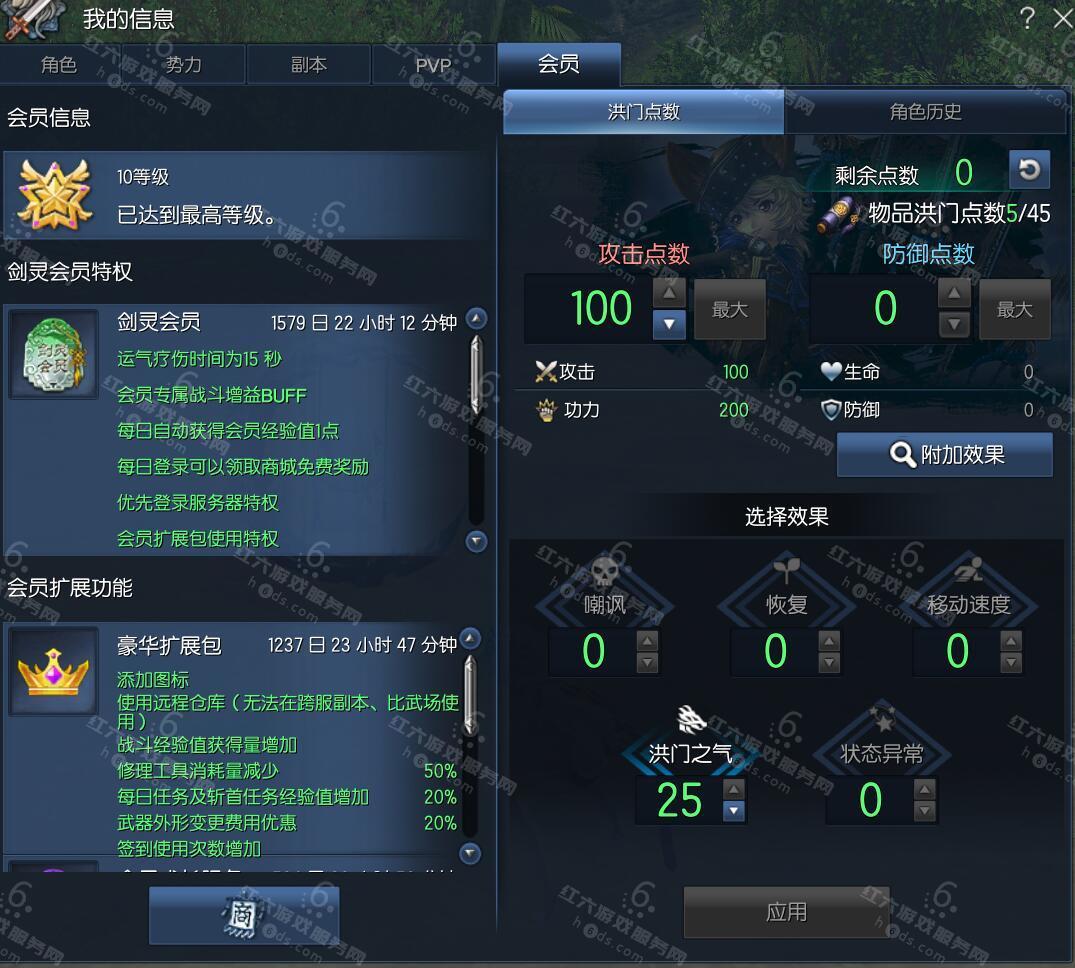Set 防御点数 to maximum with 最大
The height and width of the screenshot is (968, 1075).
pos(1014,310)
